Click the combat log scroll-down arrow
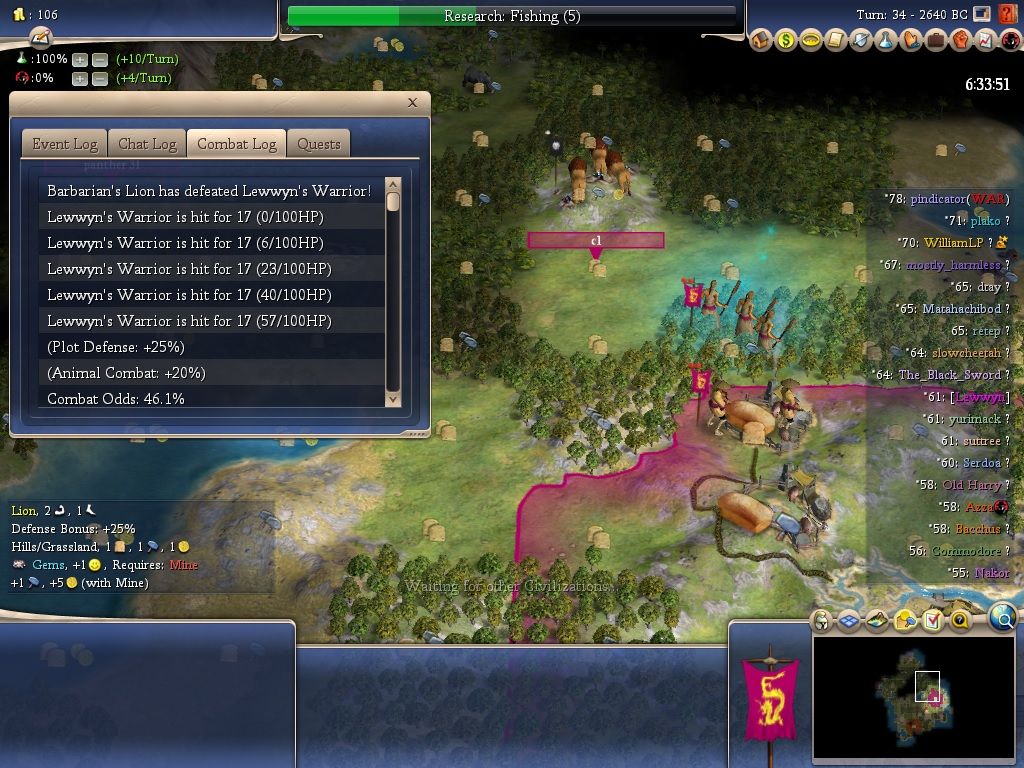This screenshot has width=1024, height=768. coord(392,398)
